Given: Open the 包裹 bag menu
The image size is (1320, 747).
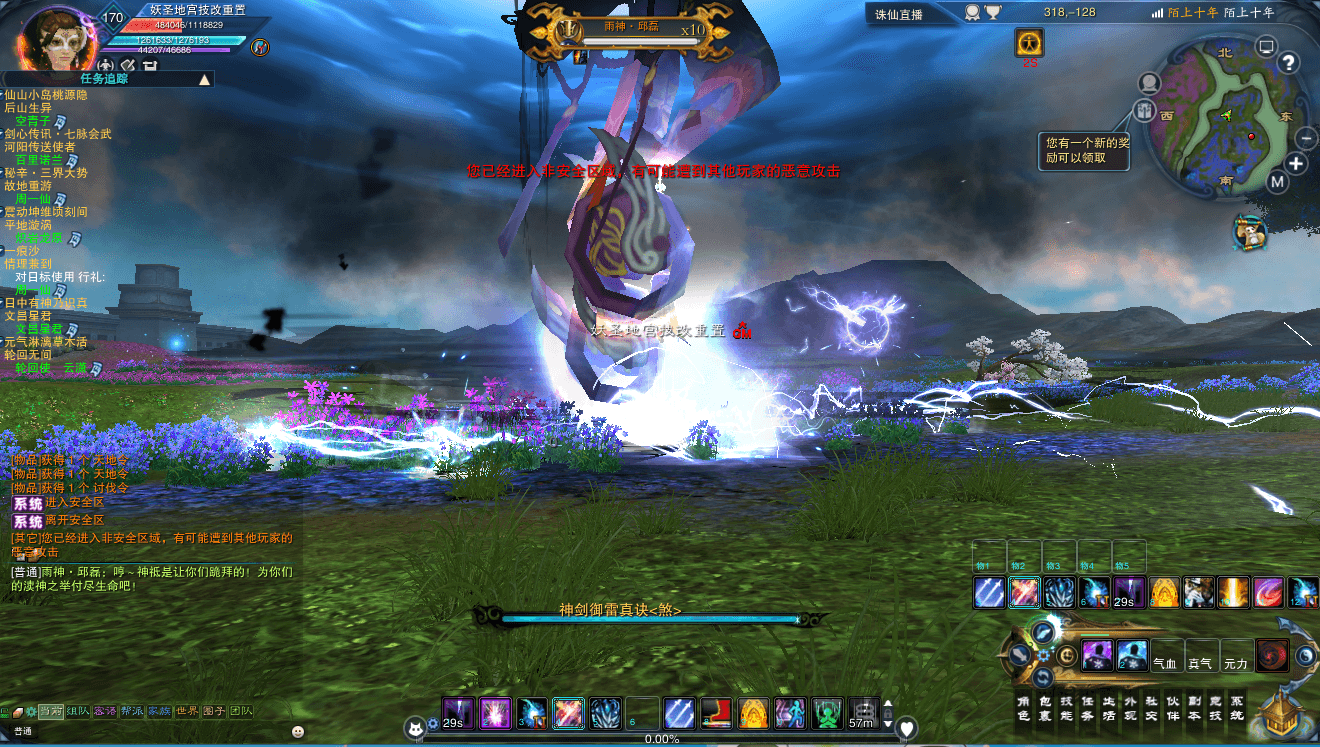Looking at the screenshot, I should (x=1044, y=708).
